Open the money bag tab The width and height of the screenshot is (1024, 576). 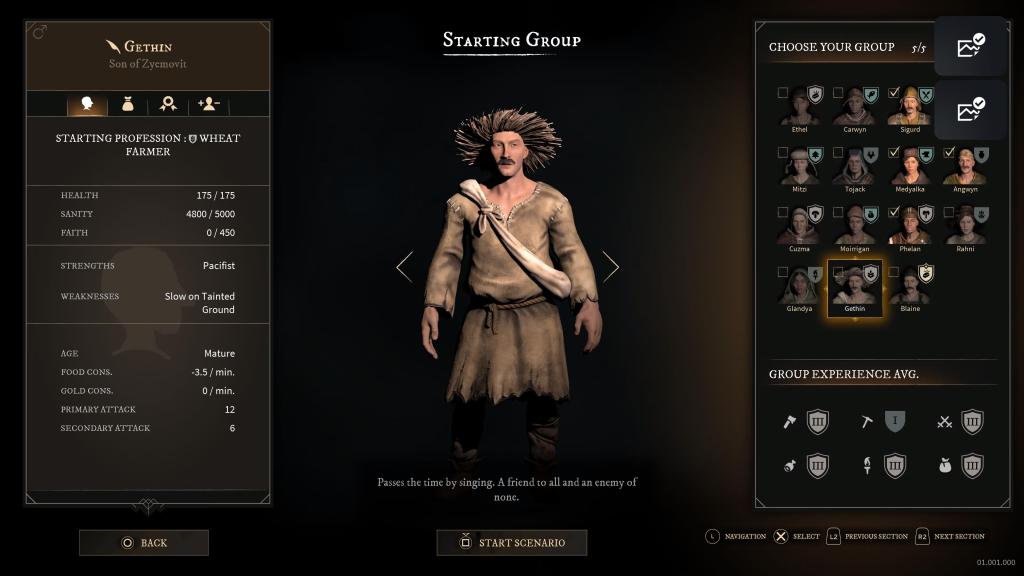coord(128,103)
